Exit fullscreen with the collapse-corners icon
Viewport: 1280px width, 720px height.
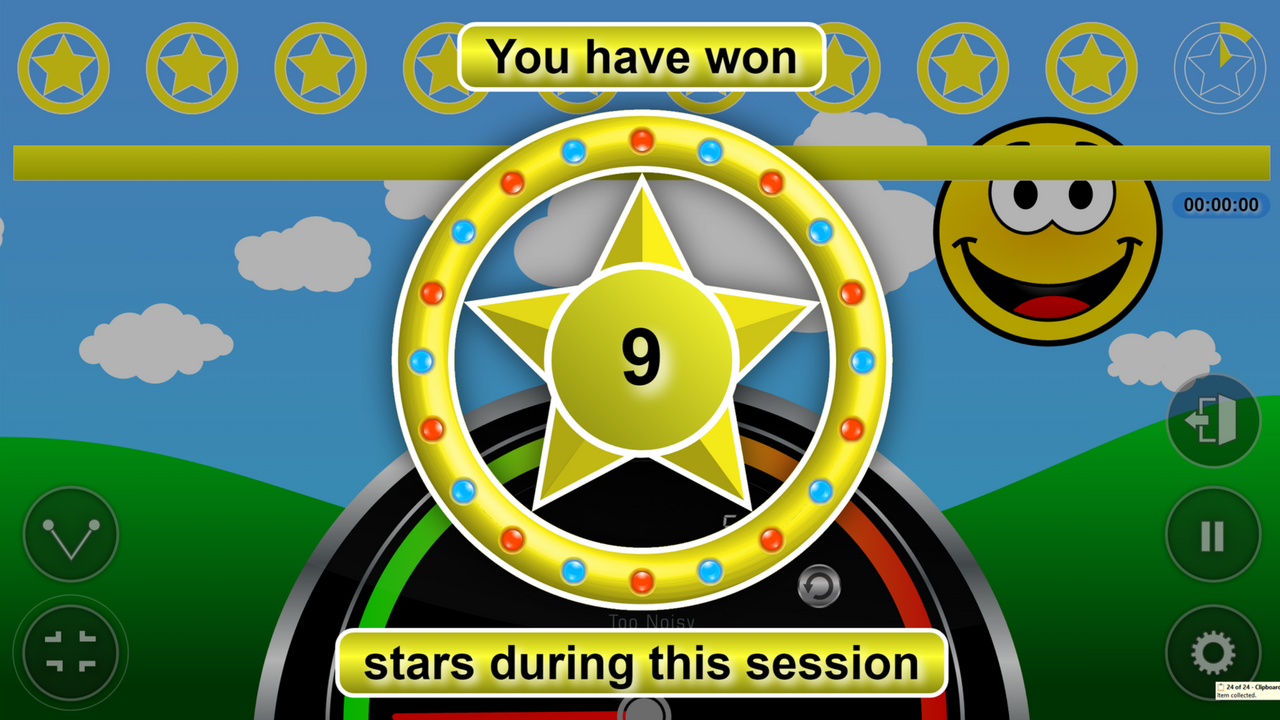(72, 652)
